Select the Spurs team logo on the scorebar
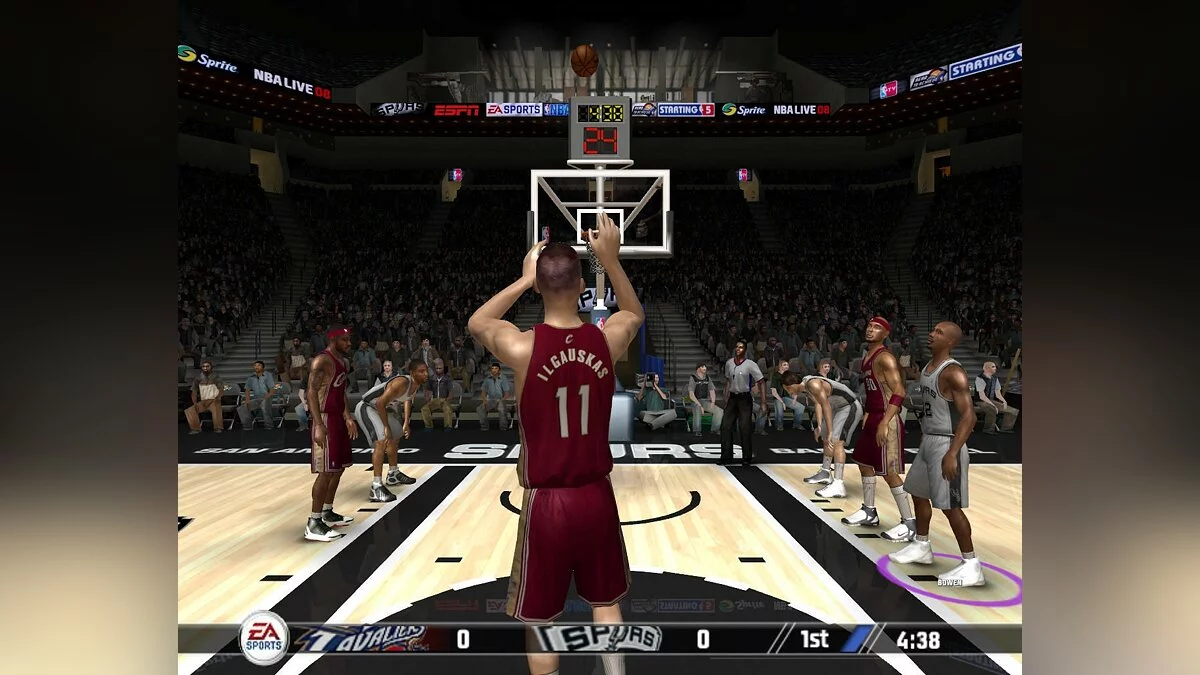The width and height of the screenshot is (1200, 675). (598, 639)
